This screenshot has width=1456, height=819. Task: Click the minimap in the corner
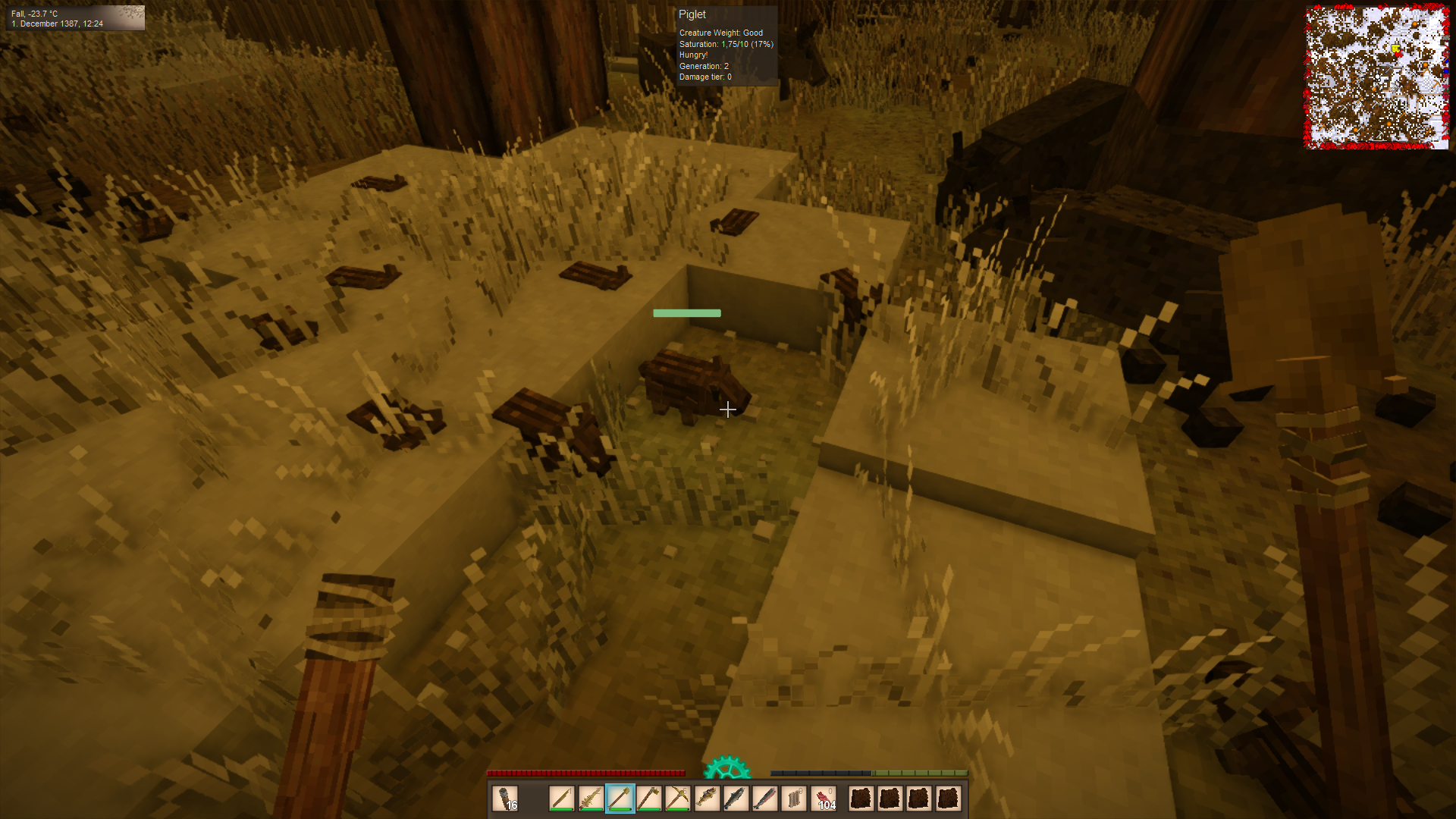1376,77
